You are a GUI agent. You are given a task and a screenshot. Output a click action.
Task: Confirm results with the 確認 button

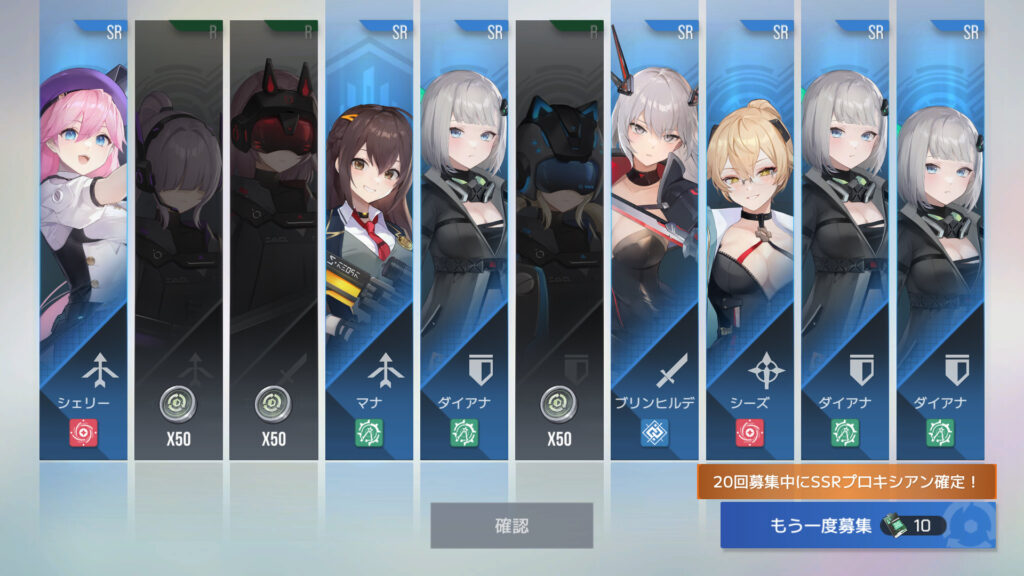coord(511,525)
